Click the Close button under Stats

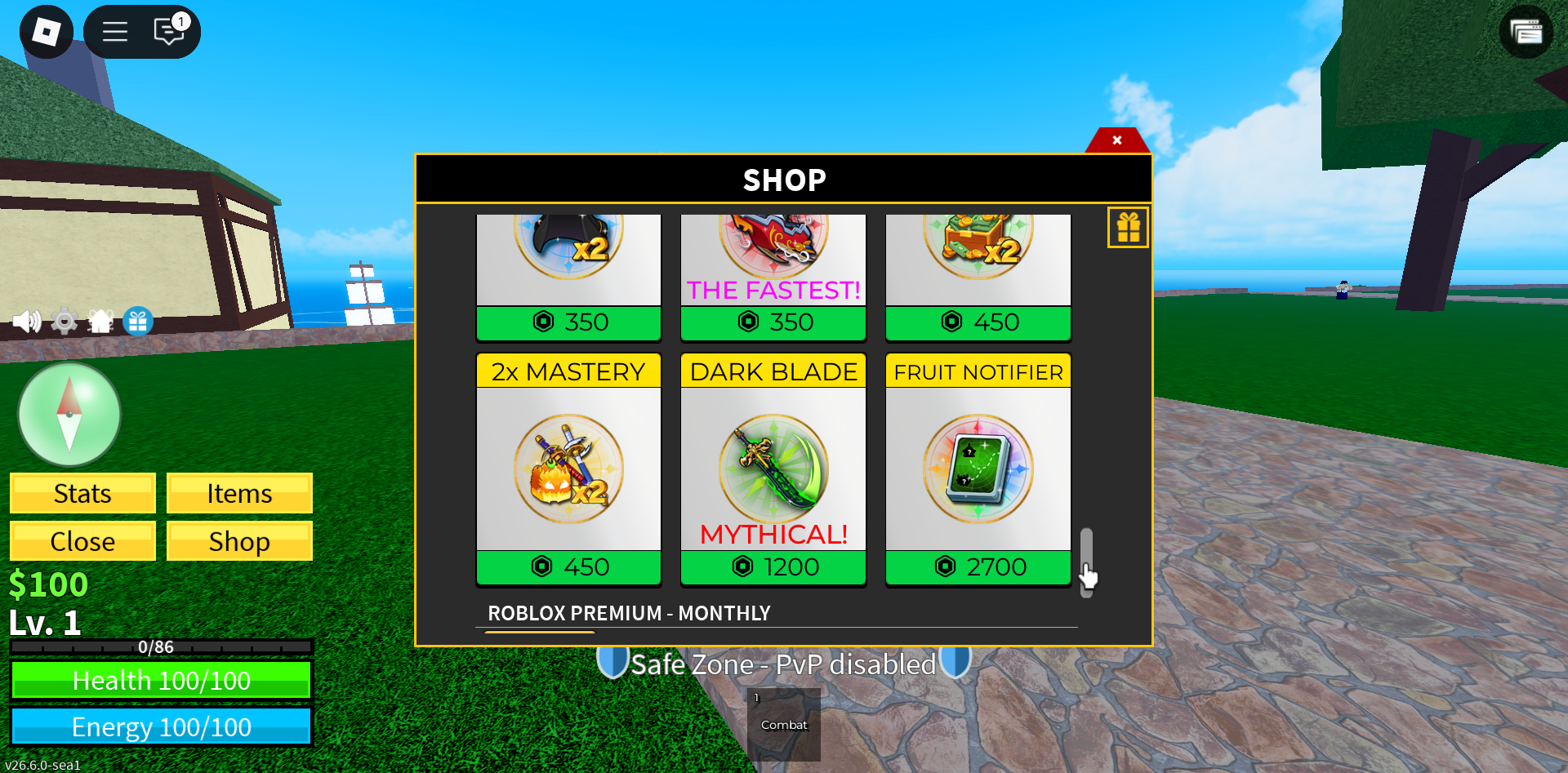click(82, 540)
